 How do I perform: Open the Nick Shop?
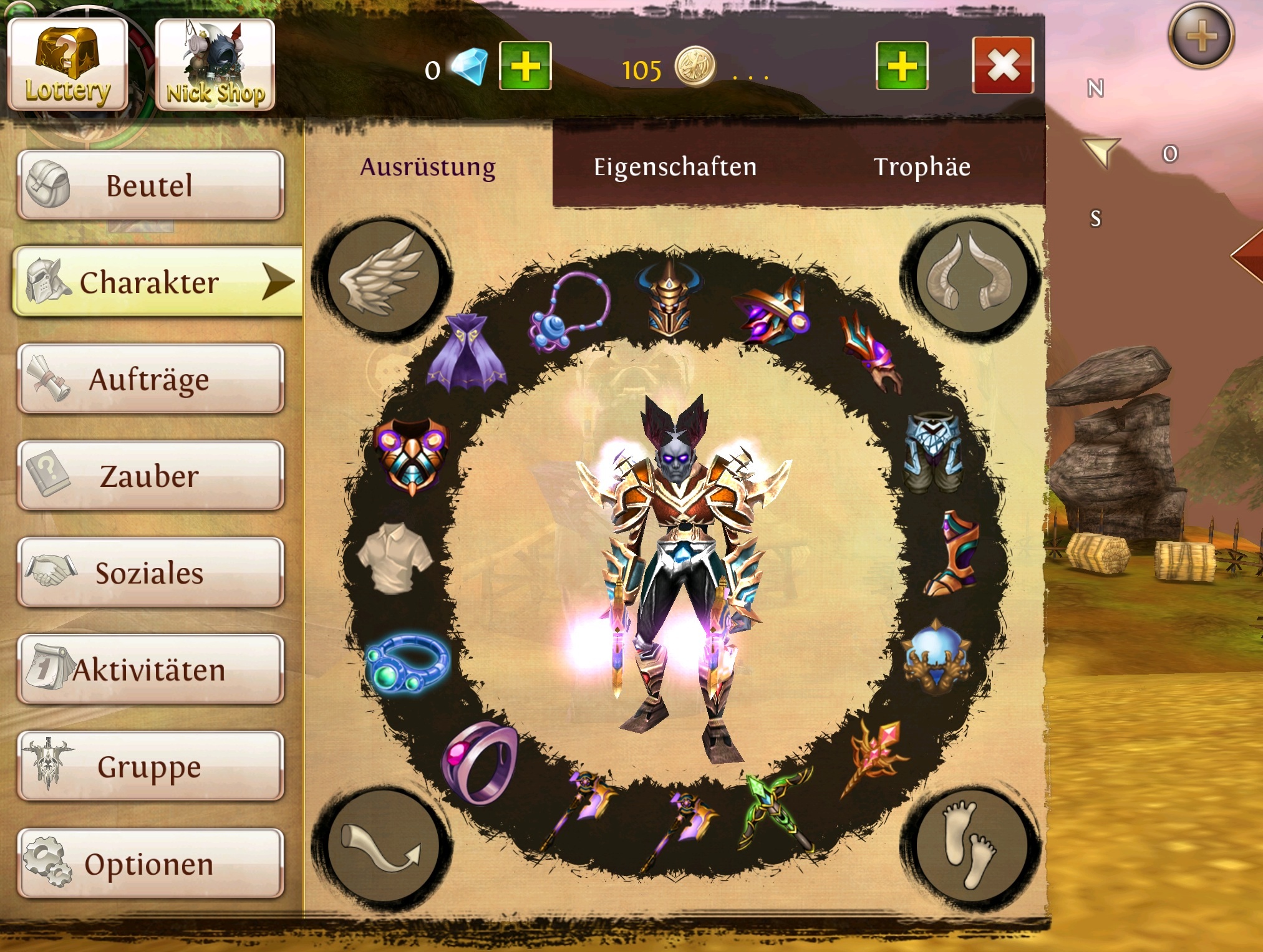pyautogui.click(x=215, y=65)
